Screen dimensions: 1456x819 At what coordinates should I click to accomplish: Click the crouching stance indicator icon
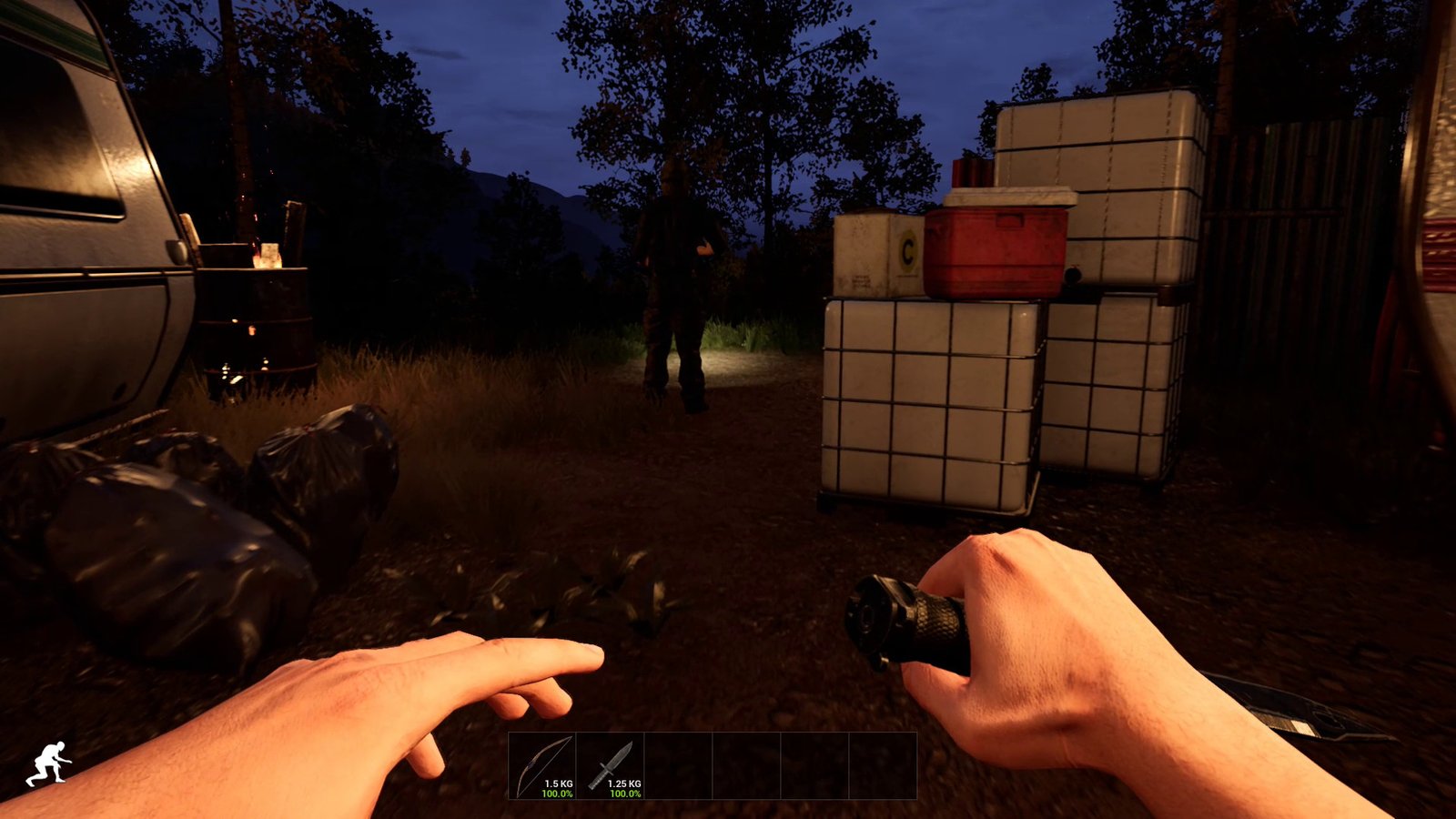coord(48,763)
